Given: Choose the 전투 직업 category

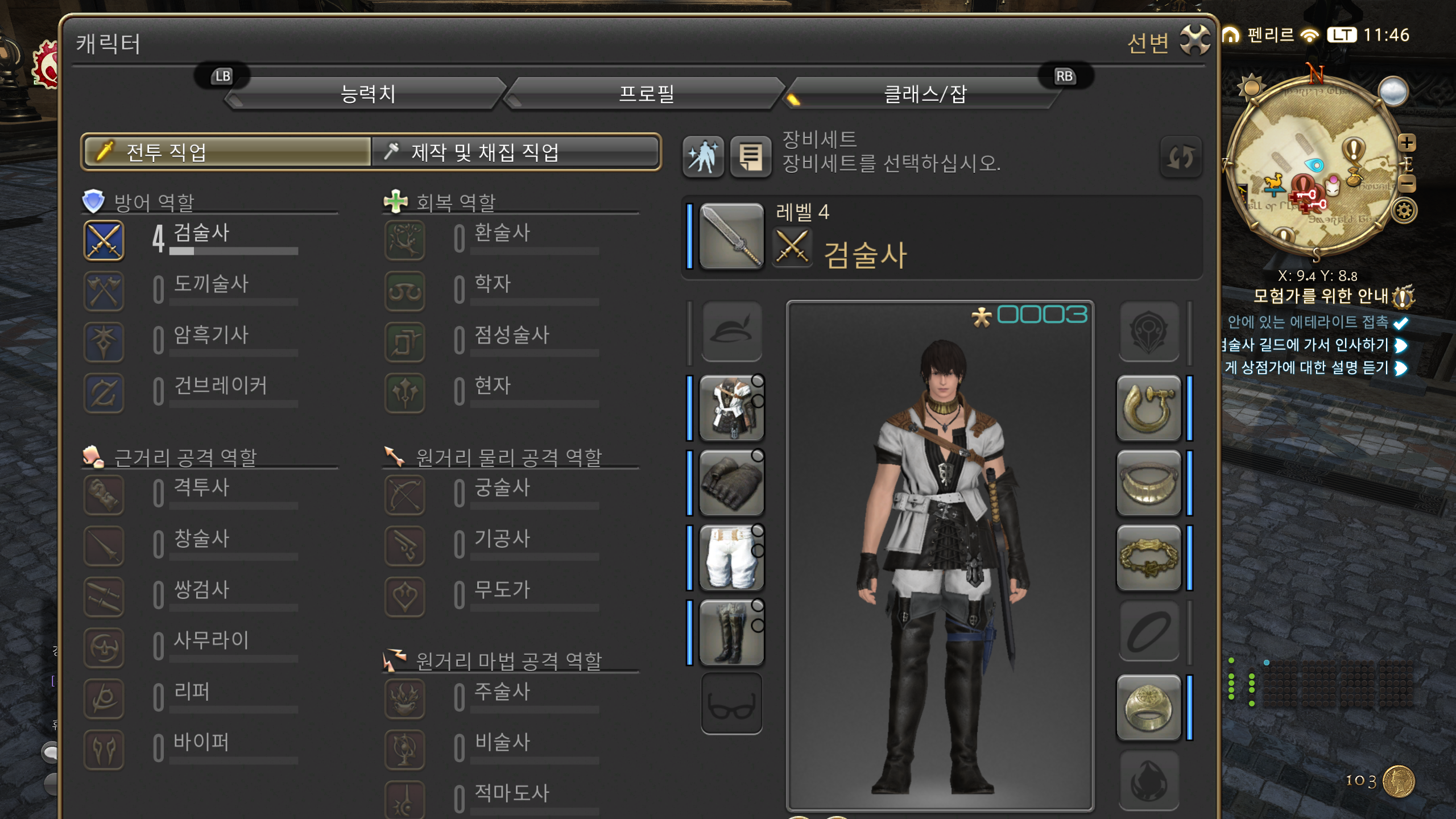Looking at the screenshot, I should (x=227, y=152).
